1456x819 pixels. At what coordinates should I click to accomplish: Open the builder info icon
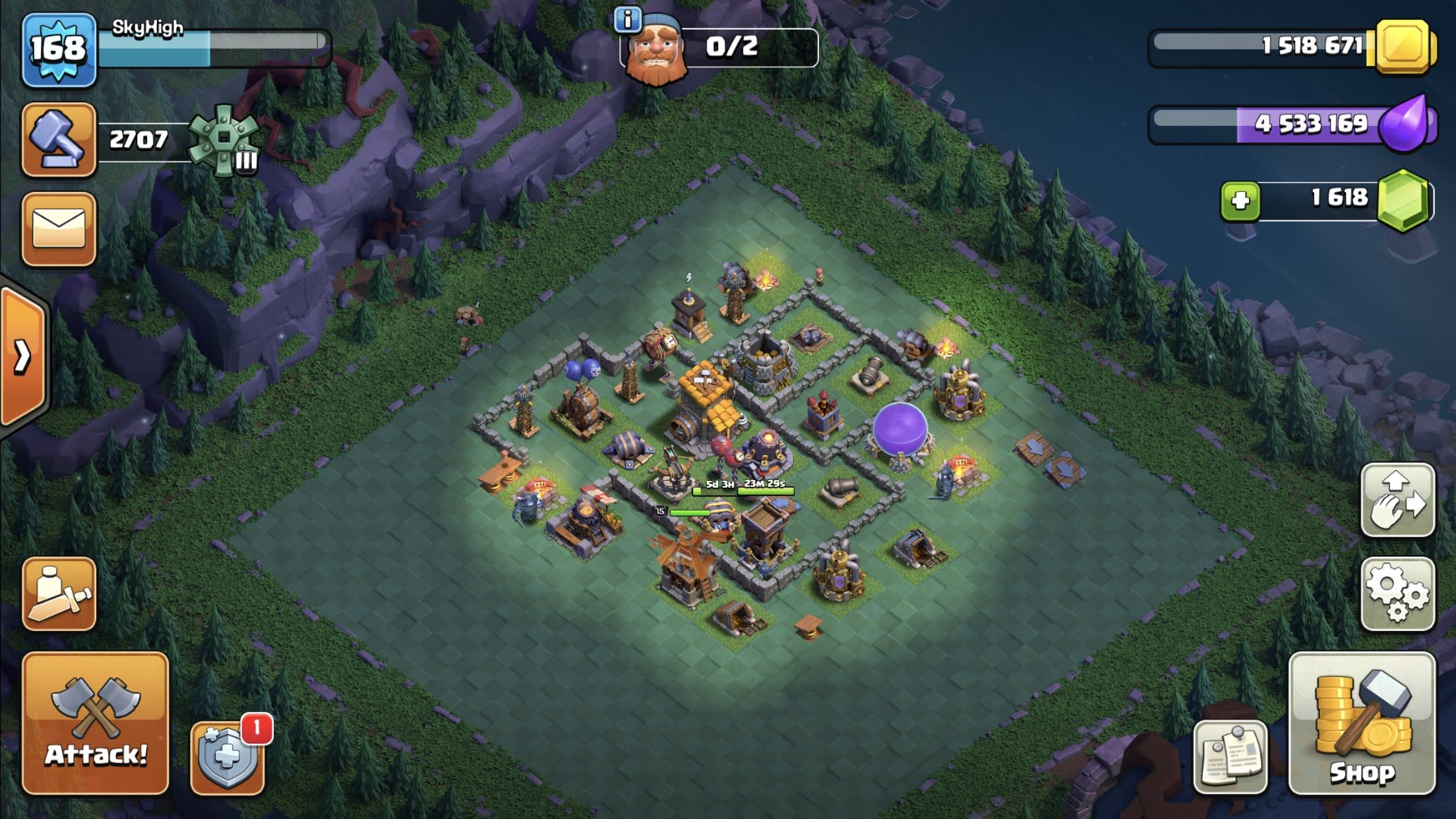point(627,20)
